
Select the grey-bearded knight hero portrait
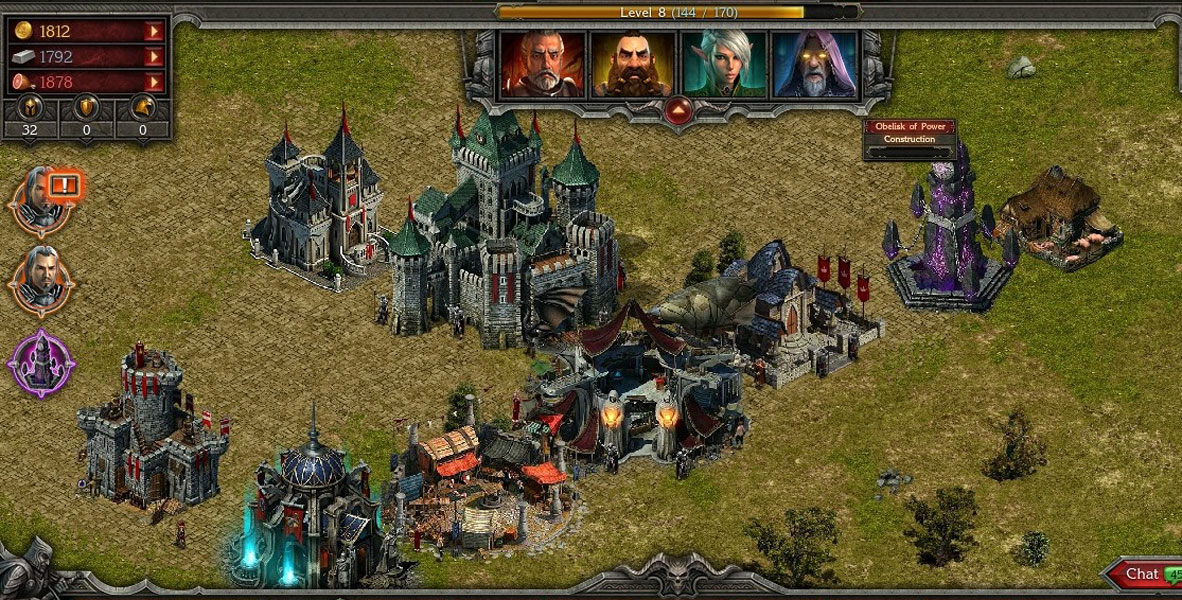[542, 64]
